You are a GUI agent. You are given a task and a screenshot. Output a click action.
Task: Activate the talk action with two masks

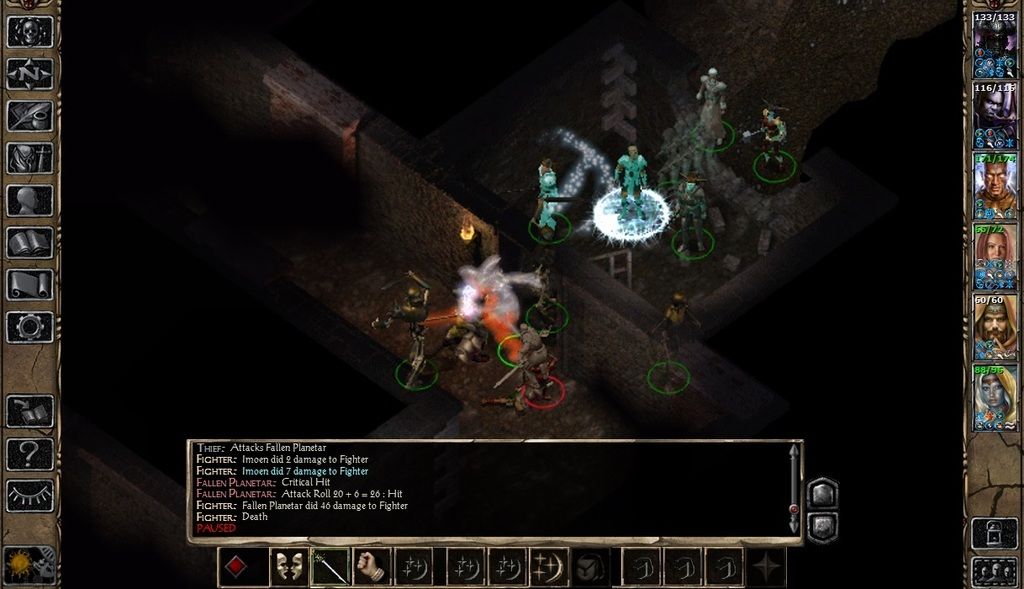point(289,567)
